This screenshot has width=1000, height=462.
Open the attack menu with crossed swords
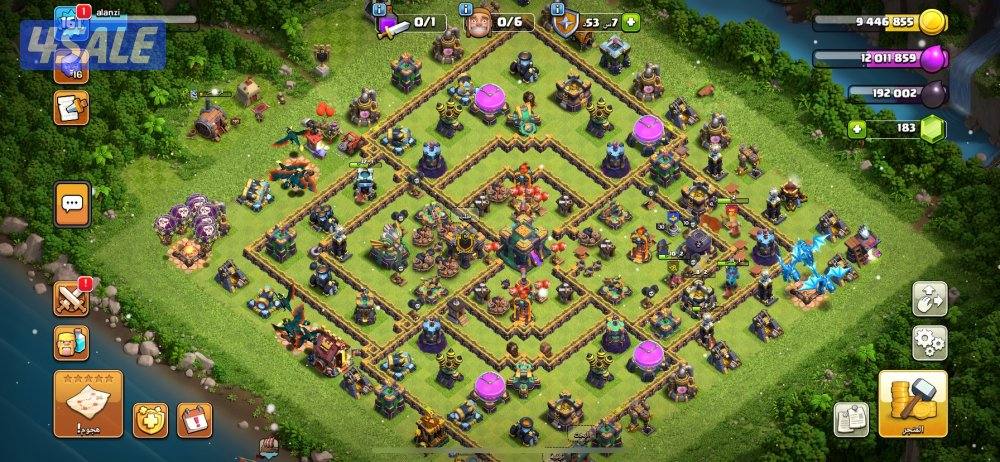coord(71,297)
